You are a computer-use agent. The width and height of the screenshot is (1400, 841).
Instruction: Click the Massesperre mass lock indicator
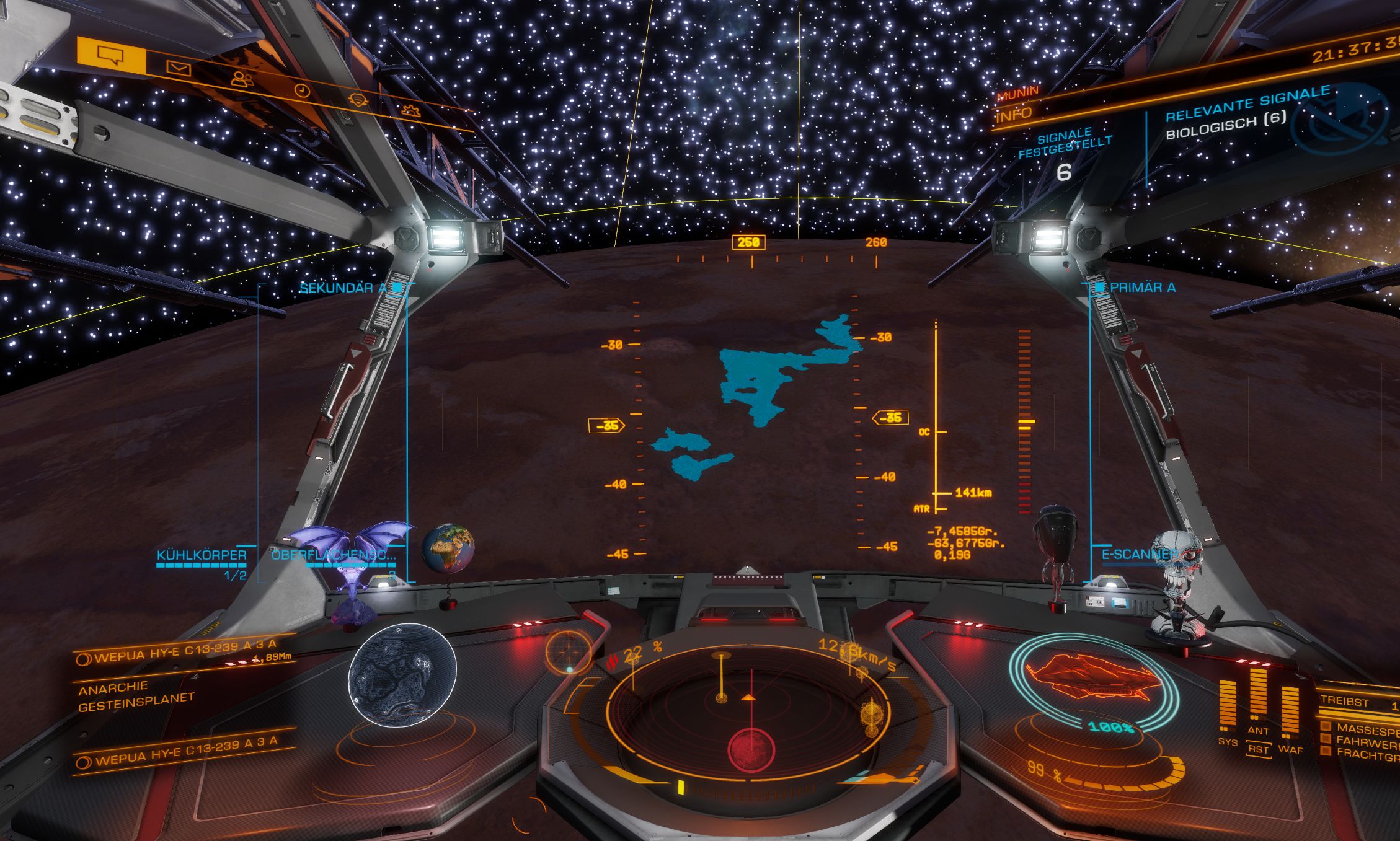tap(1364, 729)
